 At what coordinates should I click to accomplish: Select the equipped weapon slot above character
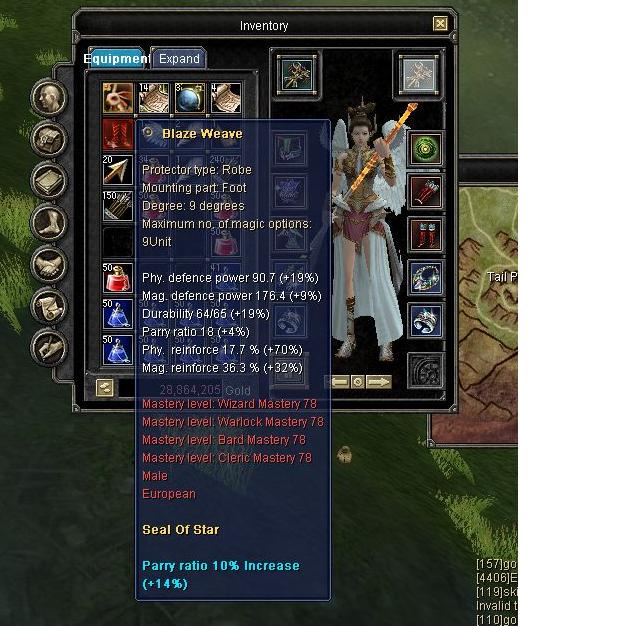click(x=296, y=75)
